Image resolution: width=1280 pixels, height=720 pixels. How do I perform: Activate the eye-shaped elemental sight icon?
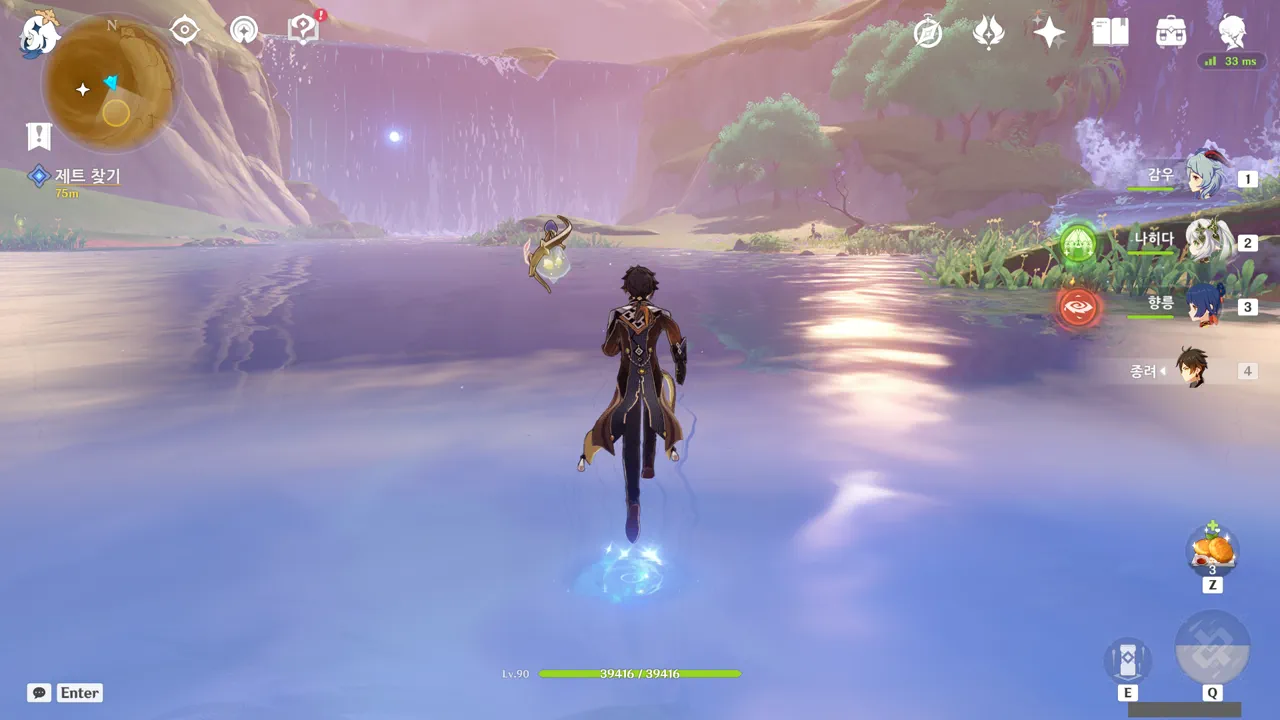[x=184, y=30]
